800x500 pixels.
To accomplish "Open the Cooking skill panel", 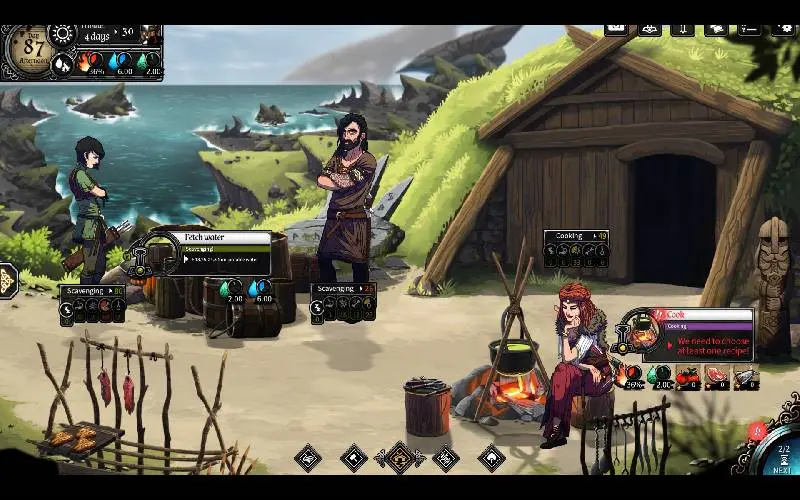I will (x=576, y=236).
